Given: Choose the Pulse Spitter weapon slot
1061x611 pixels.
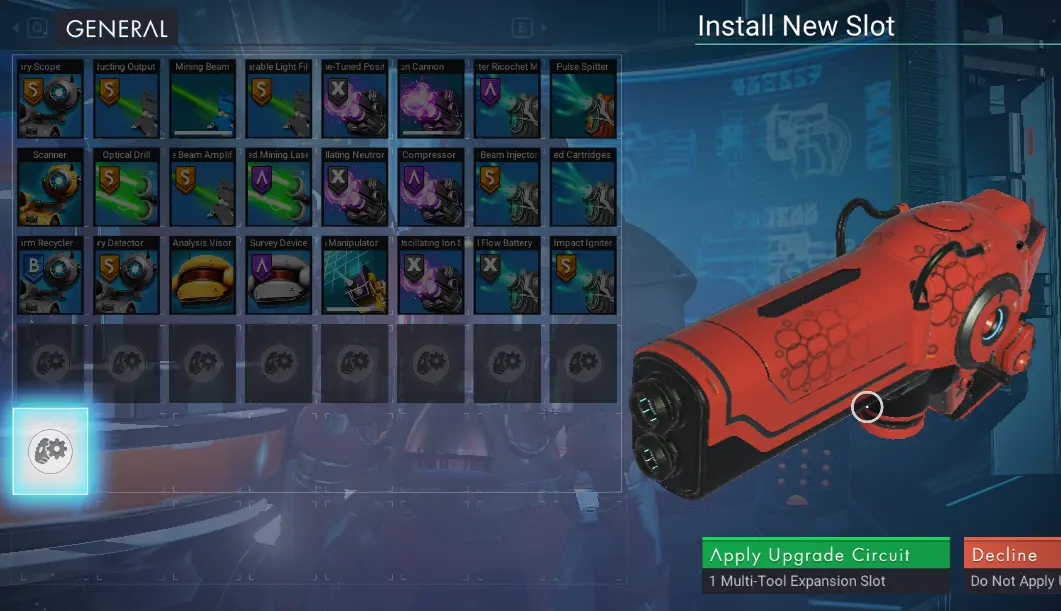Looking at the screenshot, I should (x=582, y=100).
